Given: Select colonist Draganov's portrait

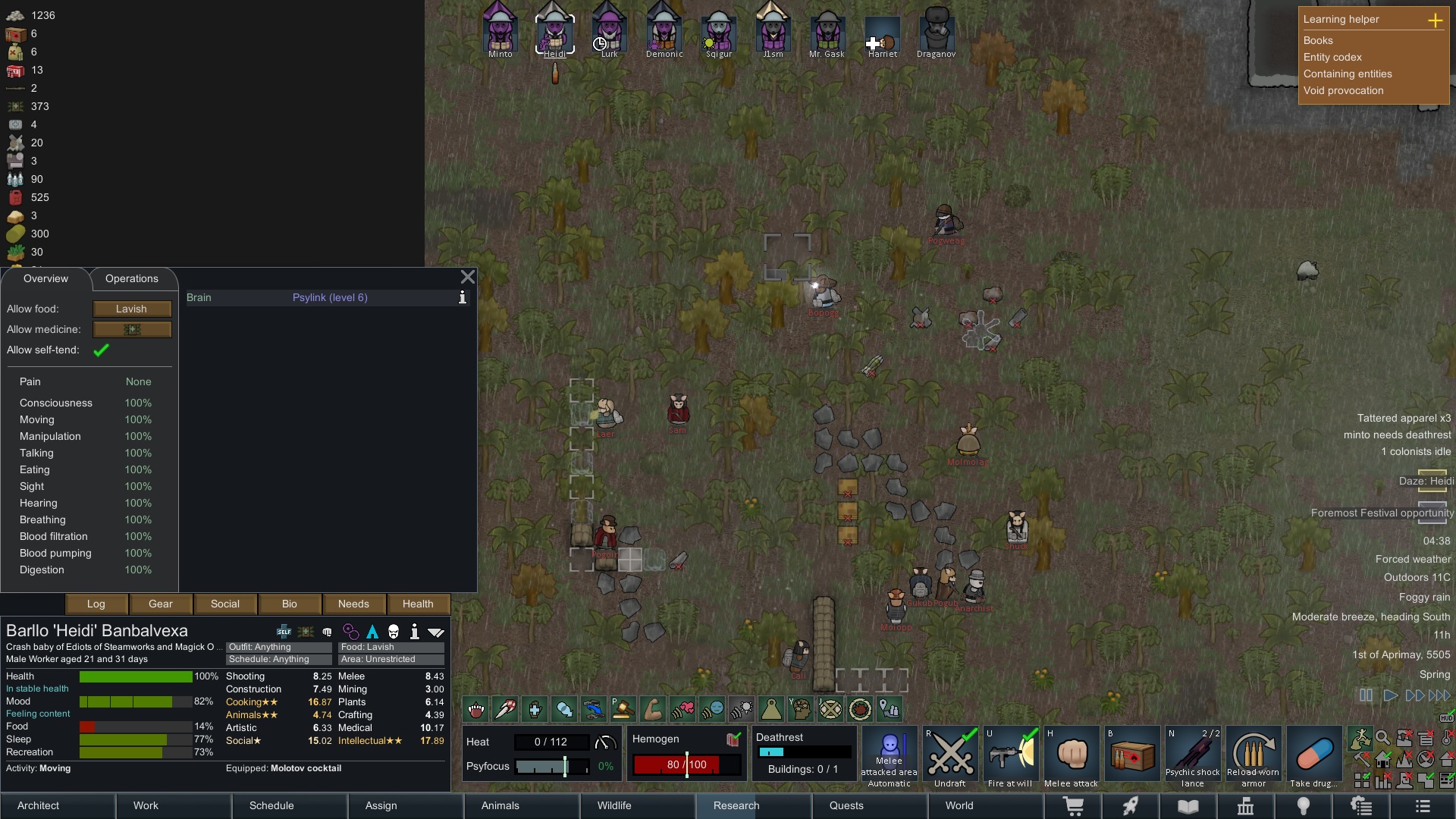Looking at the screenshot, I should pos(936,30).
